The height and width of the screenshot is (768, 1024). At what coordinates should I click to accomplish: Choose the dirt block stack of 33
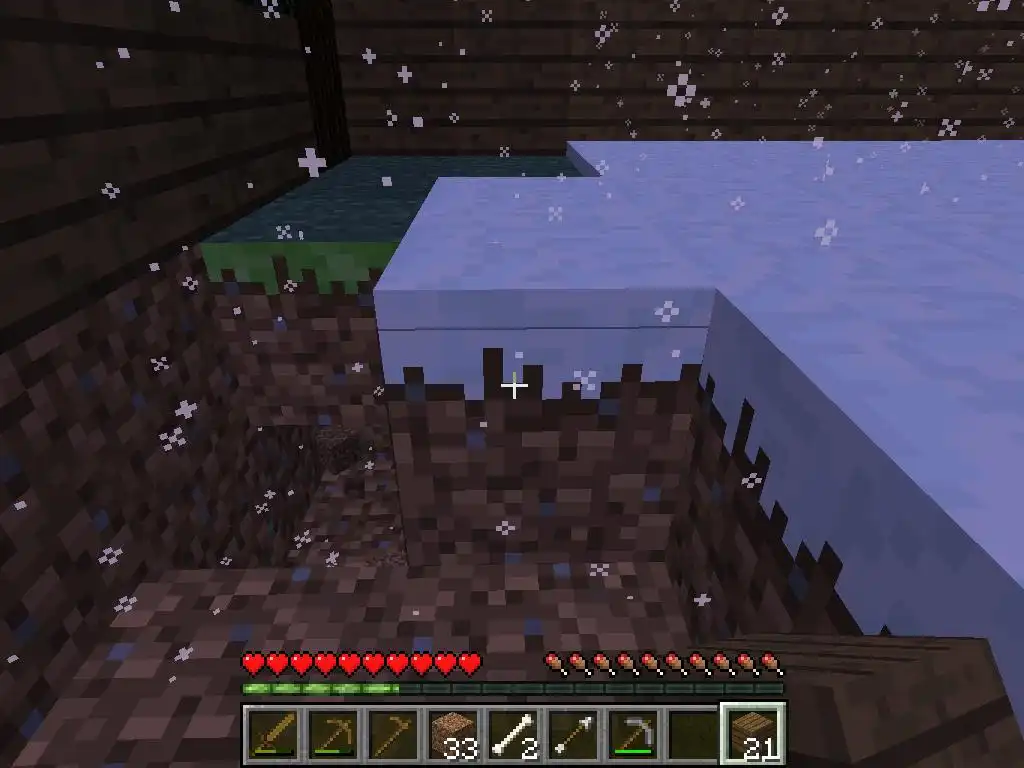452,735
